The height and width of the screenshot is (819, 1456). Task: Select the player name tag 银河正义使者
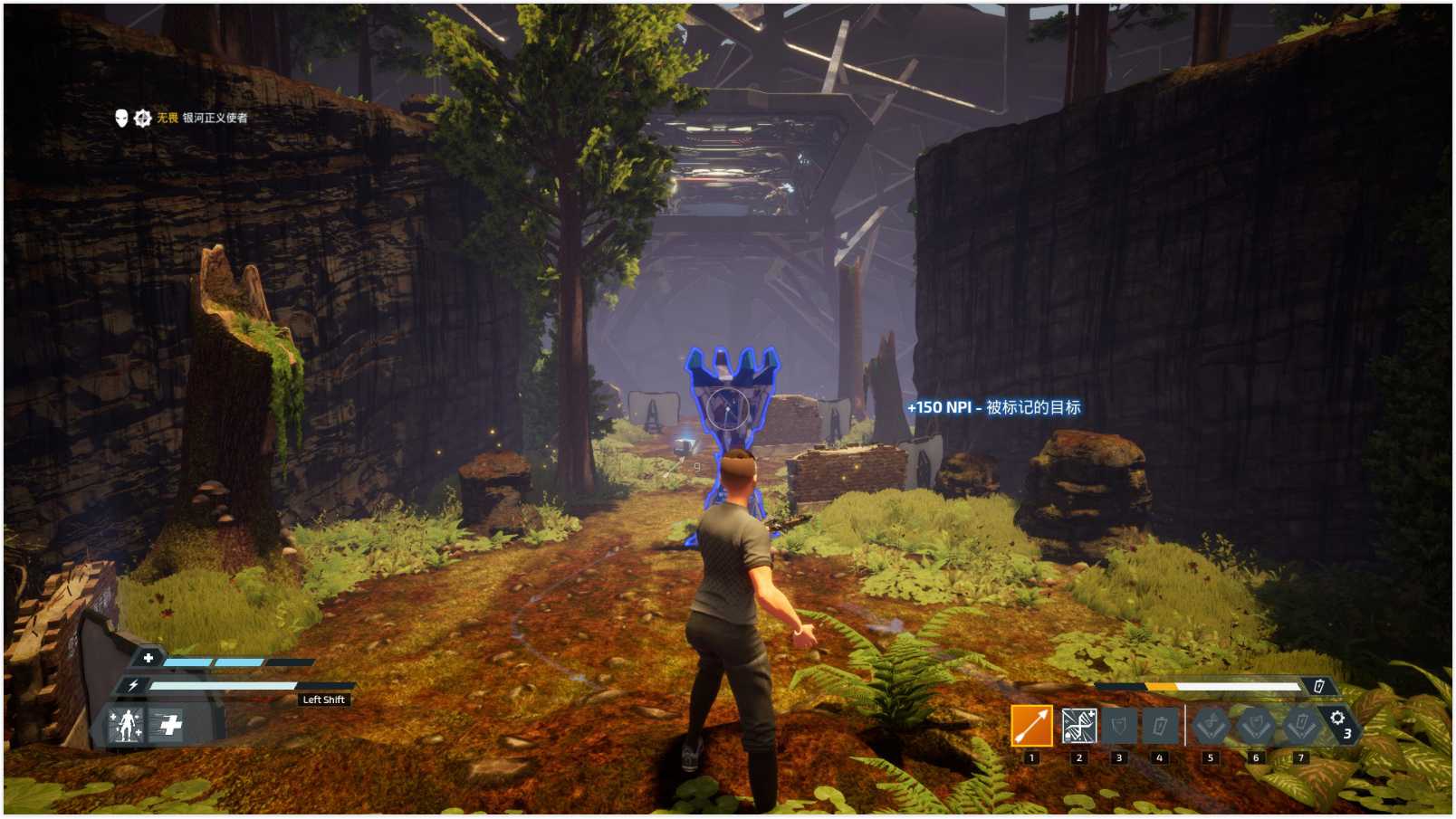(x=215, y=118)
